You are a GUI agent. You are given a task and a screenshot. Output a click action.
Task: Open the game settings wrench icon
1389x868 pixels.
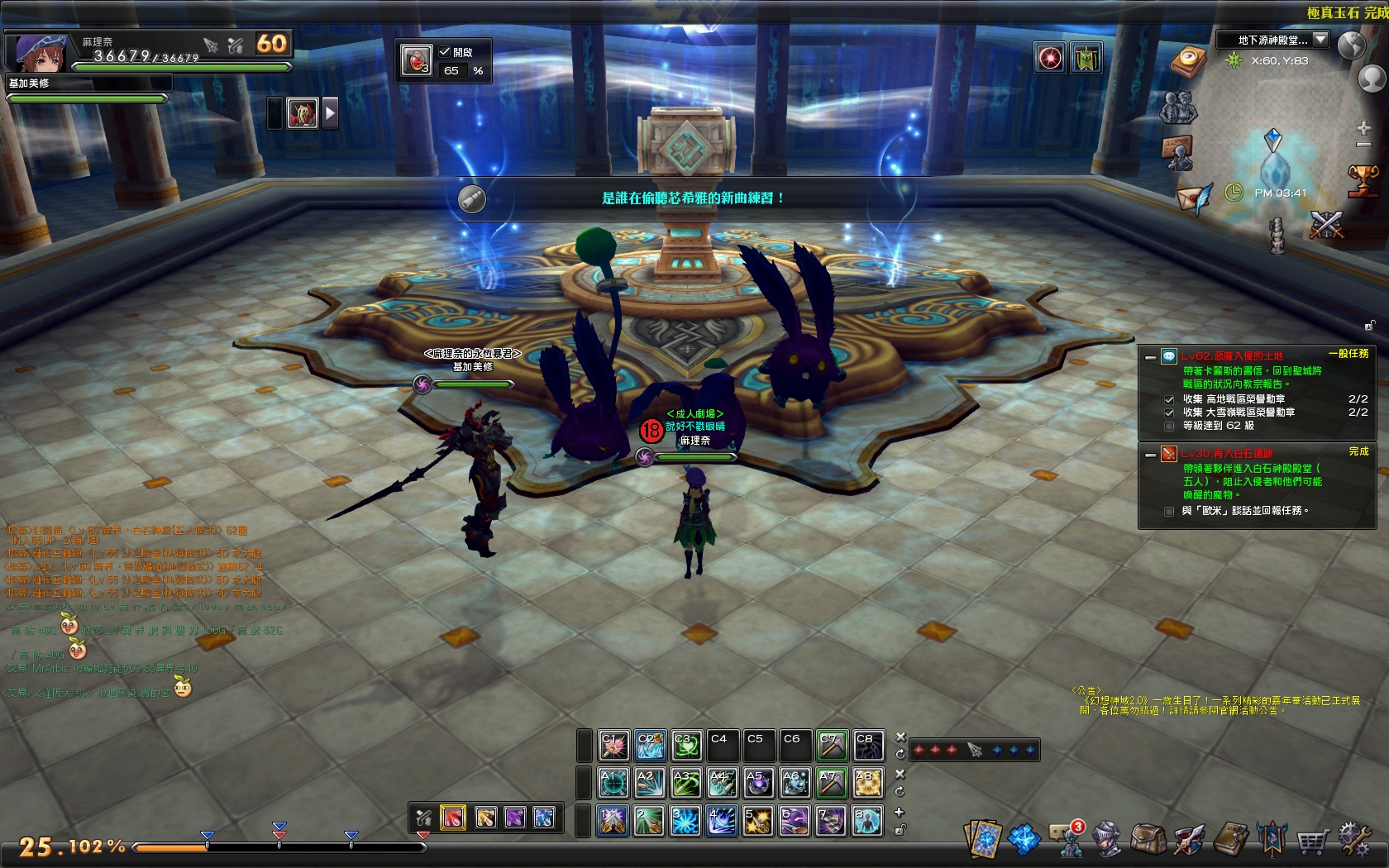1356,837
